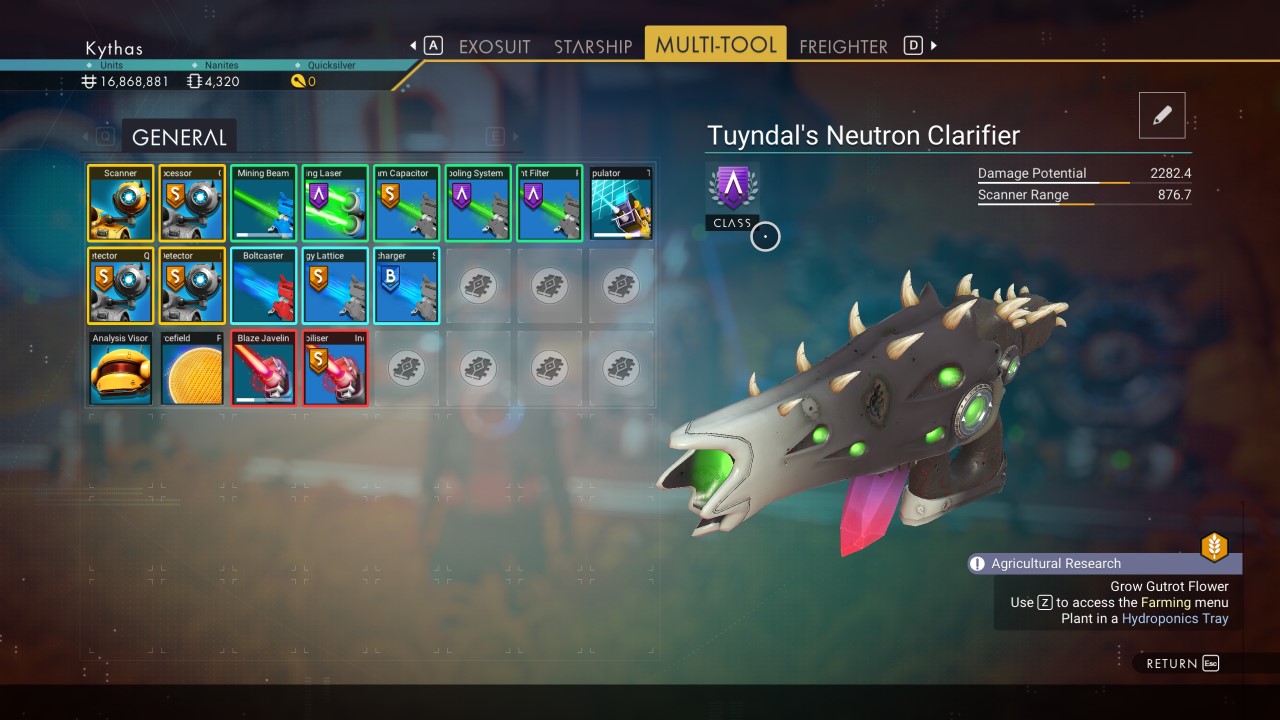Open the Beam Capacitor upgrade
This screenshot has height=720, width=1280.
tap(406, 203)
